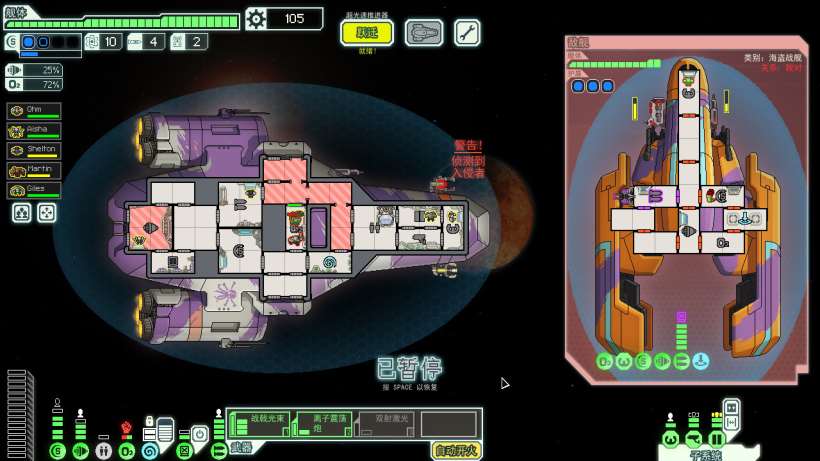Open the ship overview screen
The height and width of the screenshot is (461, 820).
pos(424,33)
